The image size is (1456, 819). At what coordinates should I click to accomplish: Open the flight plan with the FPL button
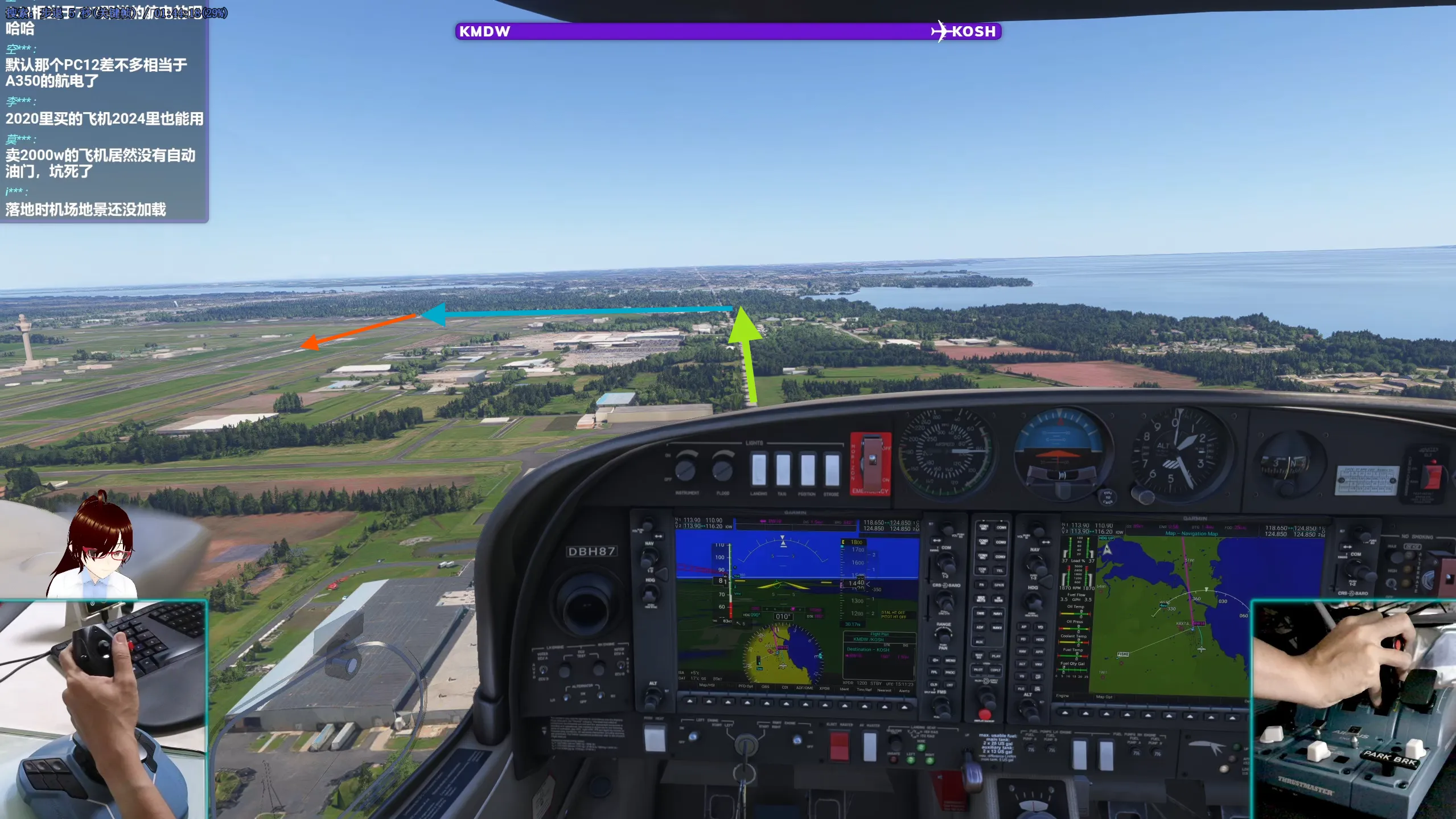tap(934, 672)
